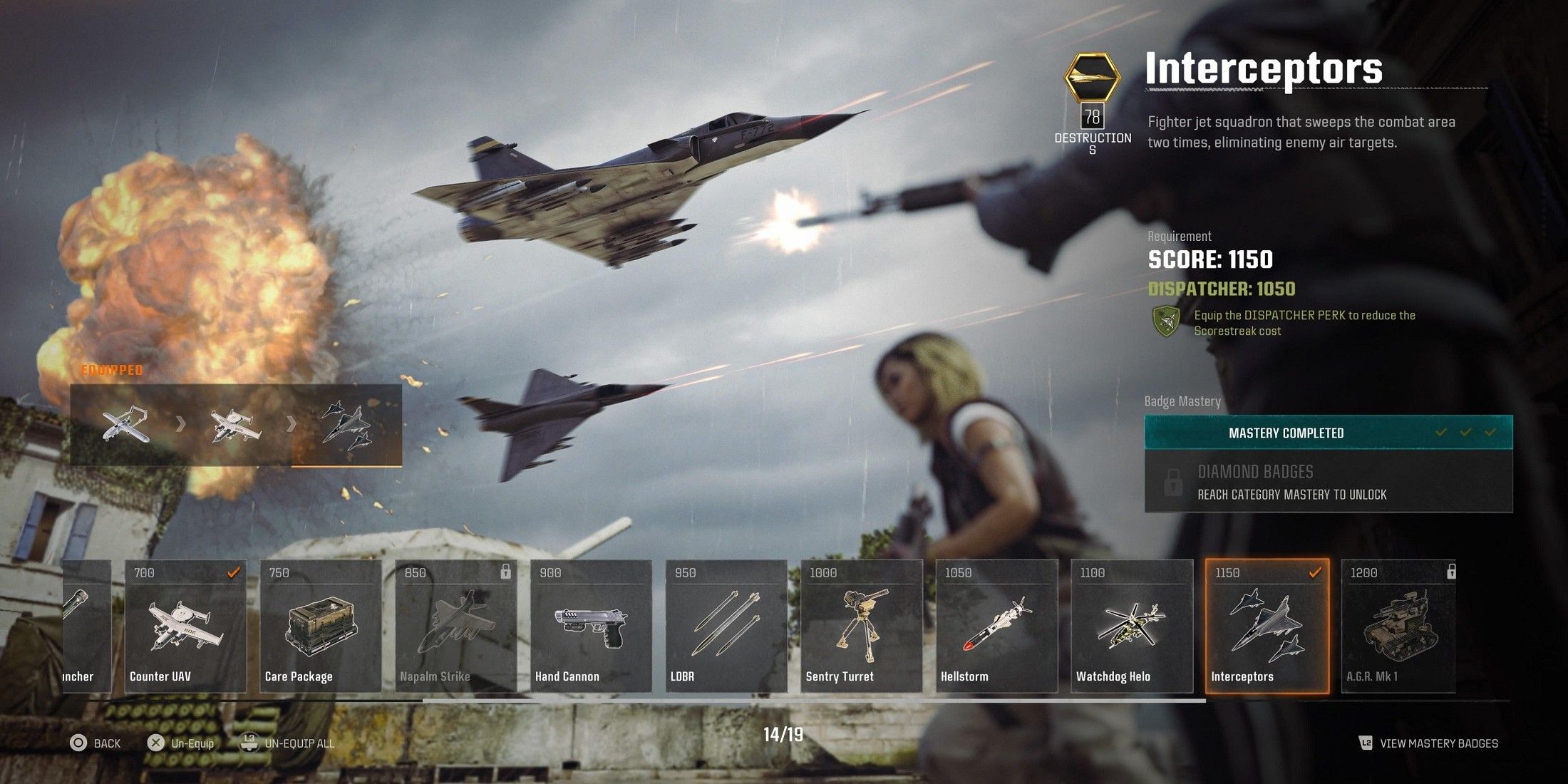Select the locked Napalm Strike tile

tap(456, 626)
